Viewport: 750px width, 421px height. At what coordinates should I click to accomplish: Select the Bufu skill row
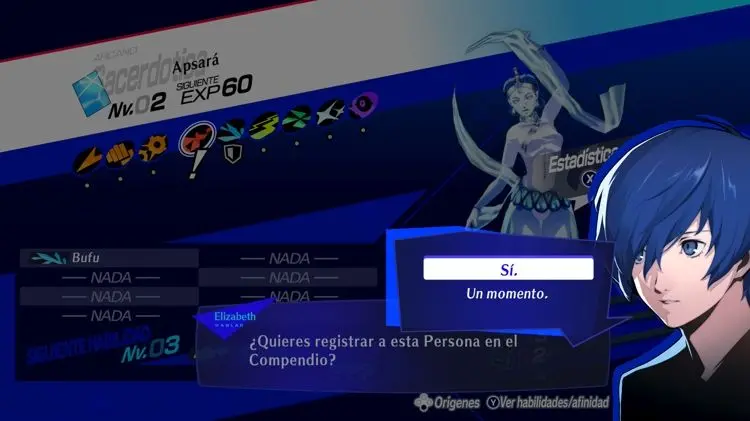tap(109, 257)
